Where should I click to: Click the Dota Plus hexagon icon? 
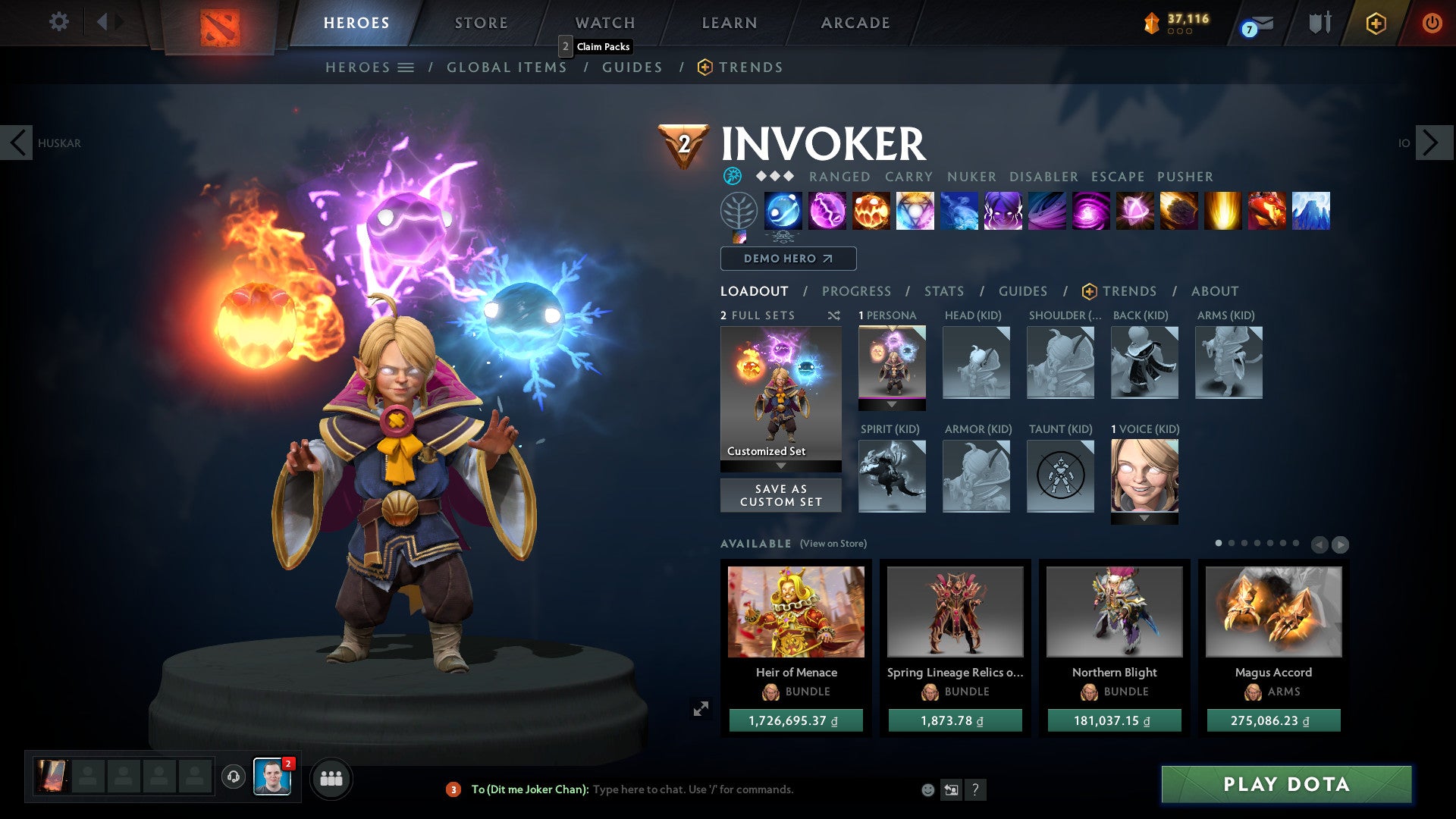point(1375,23)
